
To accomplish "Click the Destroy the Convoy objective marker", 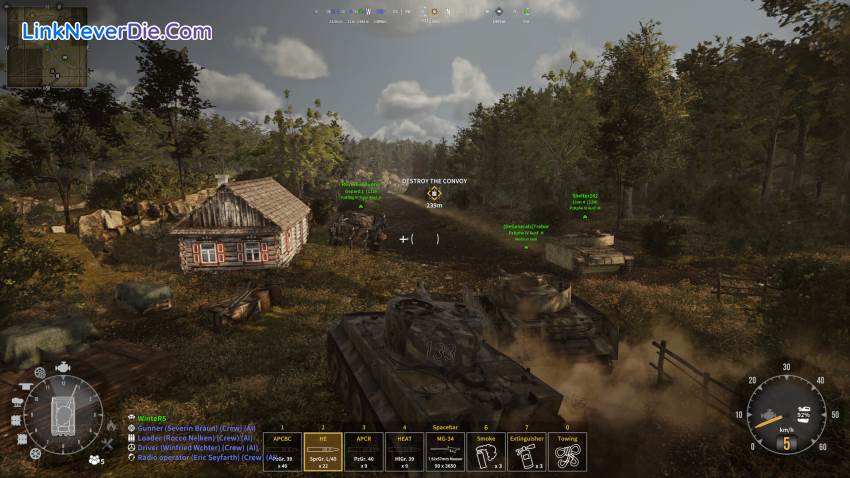I will 434,193.
